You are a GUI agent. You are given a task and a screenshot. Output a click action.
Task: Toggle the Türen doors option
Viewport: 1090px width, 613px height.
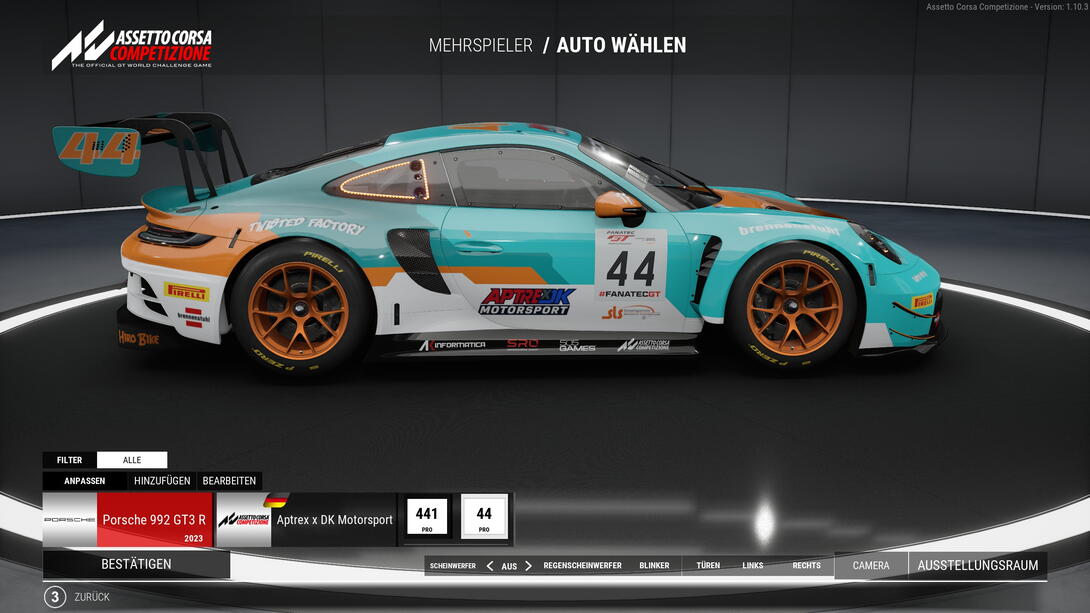click(708, 566)
